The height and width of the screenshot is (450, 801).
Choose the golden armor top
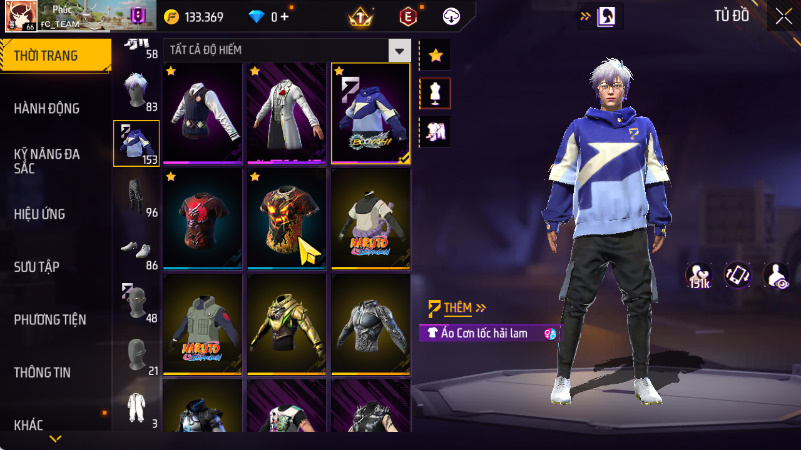[x=286, y=323]
